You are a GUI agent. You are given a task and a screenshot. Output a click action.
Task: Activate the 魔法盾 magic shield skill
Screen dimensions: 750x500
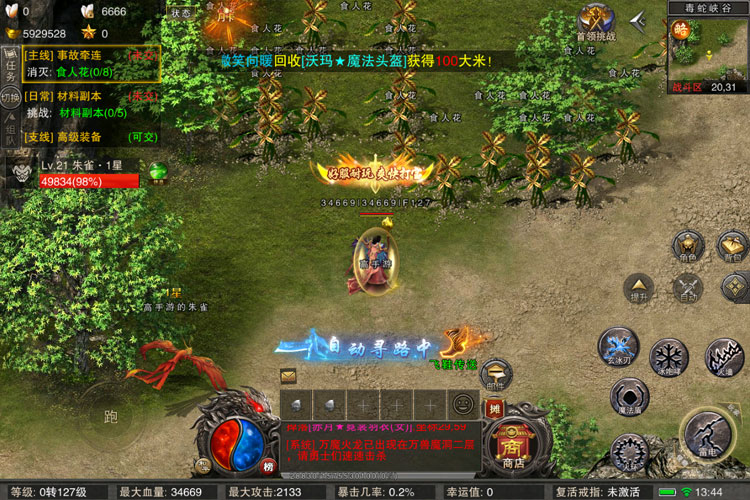pos(630,398)
